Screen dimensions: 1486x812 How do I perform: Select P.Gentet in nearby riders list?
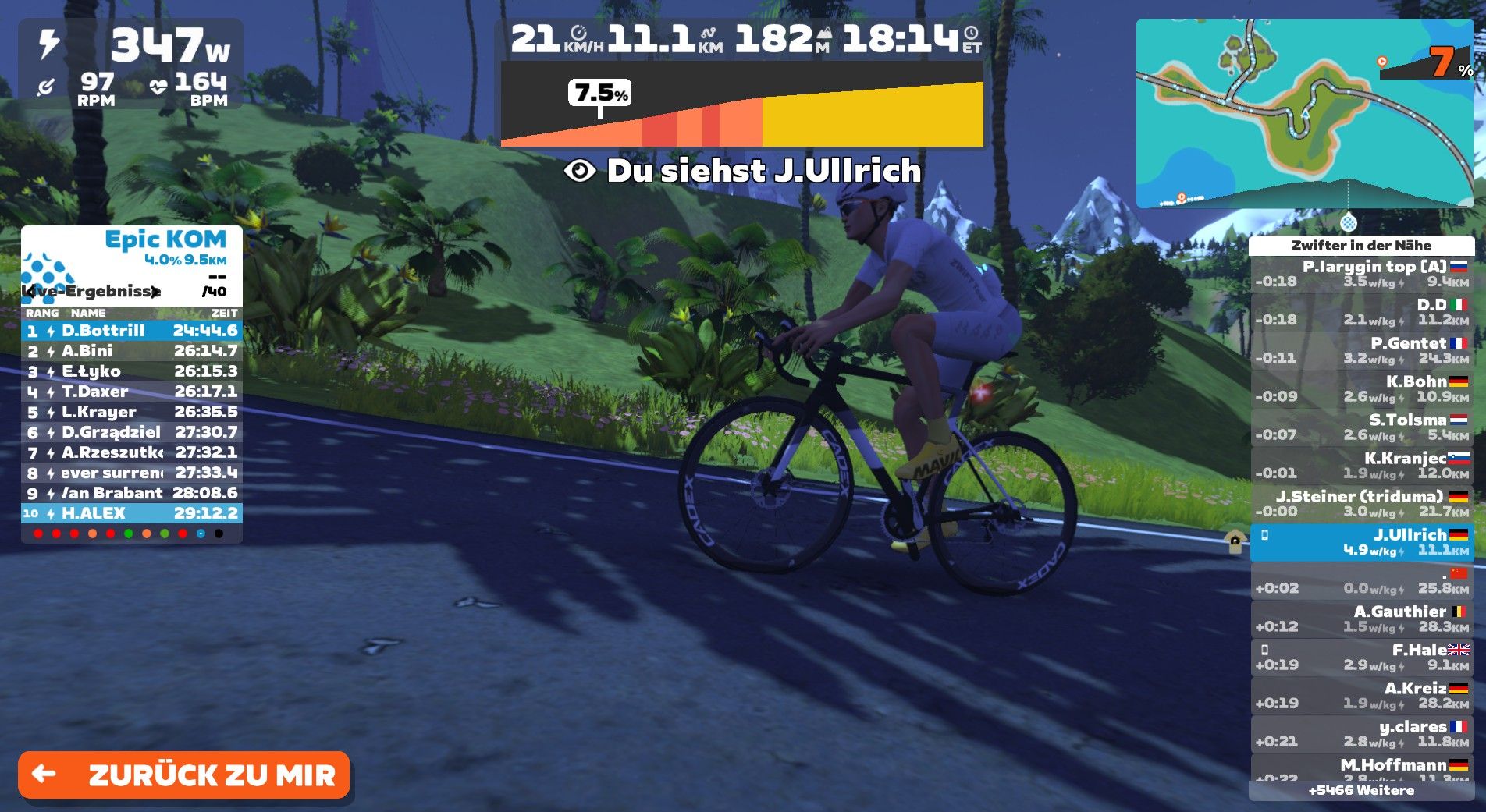1361,350
